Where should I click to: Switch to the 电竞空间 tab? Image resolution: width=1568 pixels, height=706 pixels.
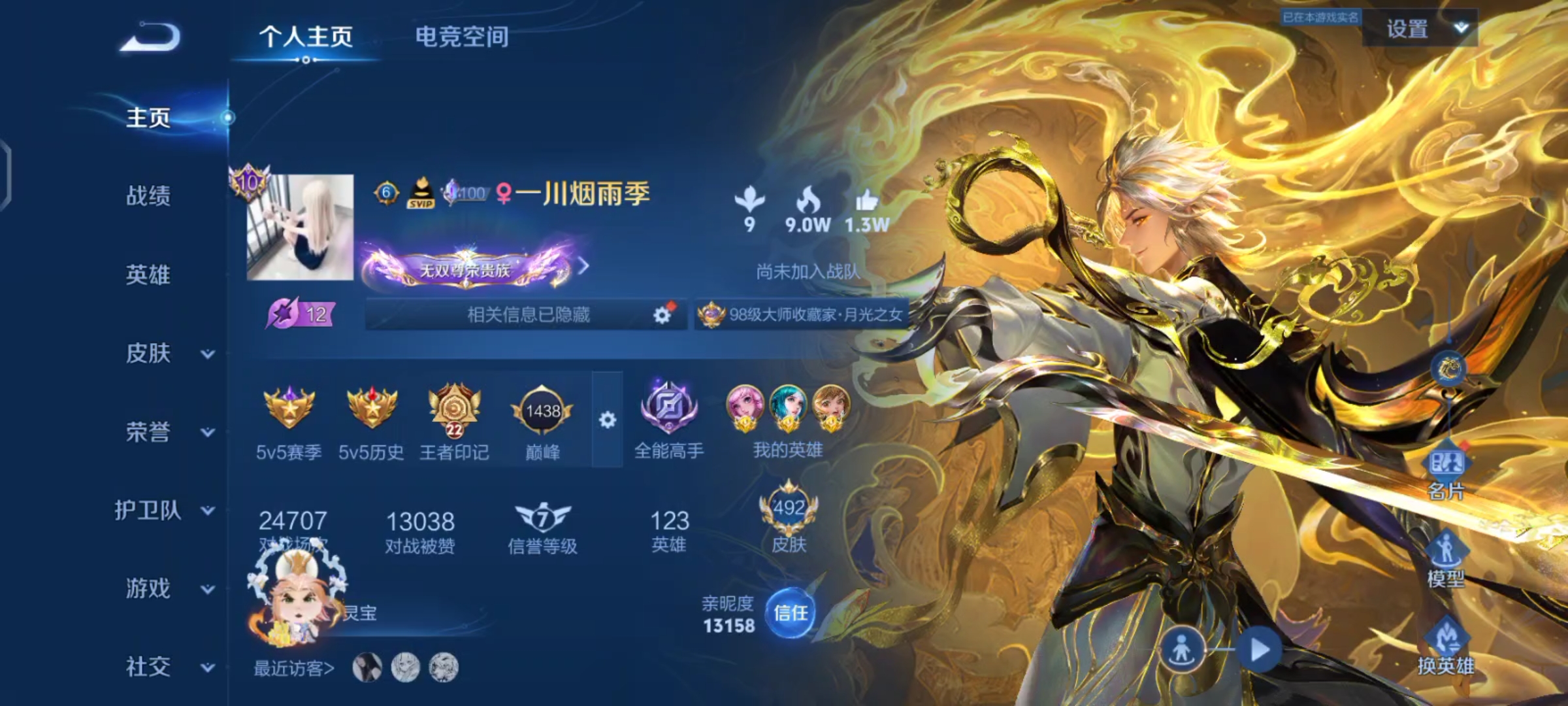click(x=462, y=37)
